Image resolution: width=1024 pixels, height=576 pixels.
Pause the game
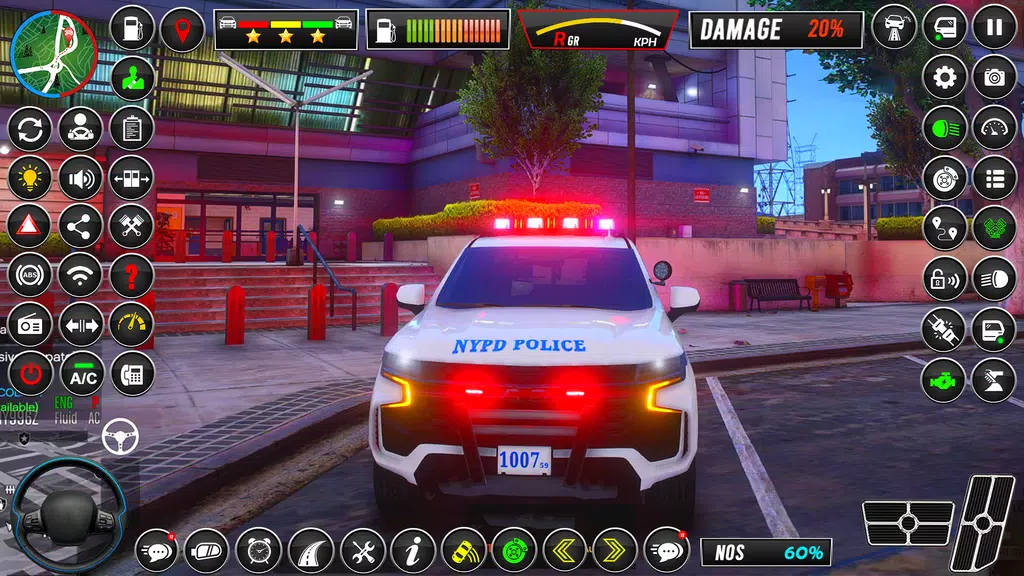tap(994, 27)
